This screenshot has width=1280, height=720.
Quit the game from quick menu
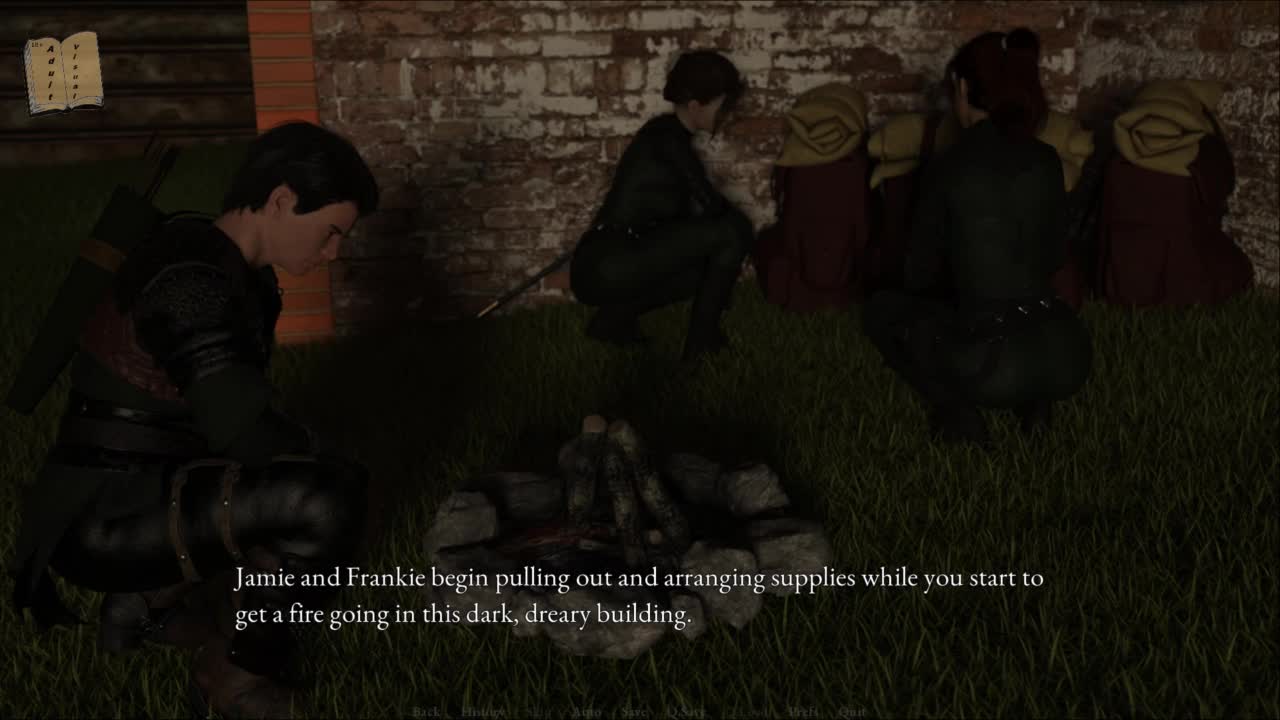(x=853, y=712)
